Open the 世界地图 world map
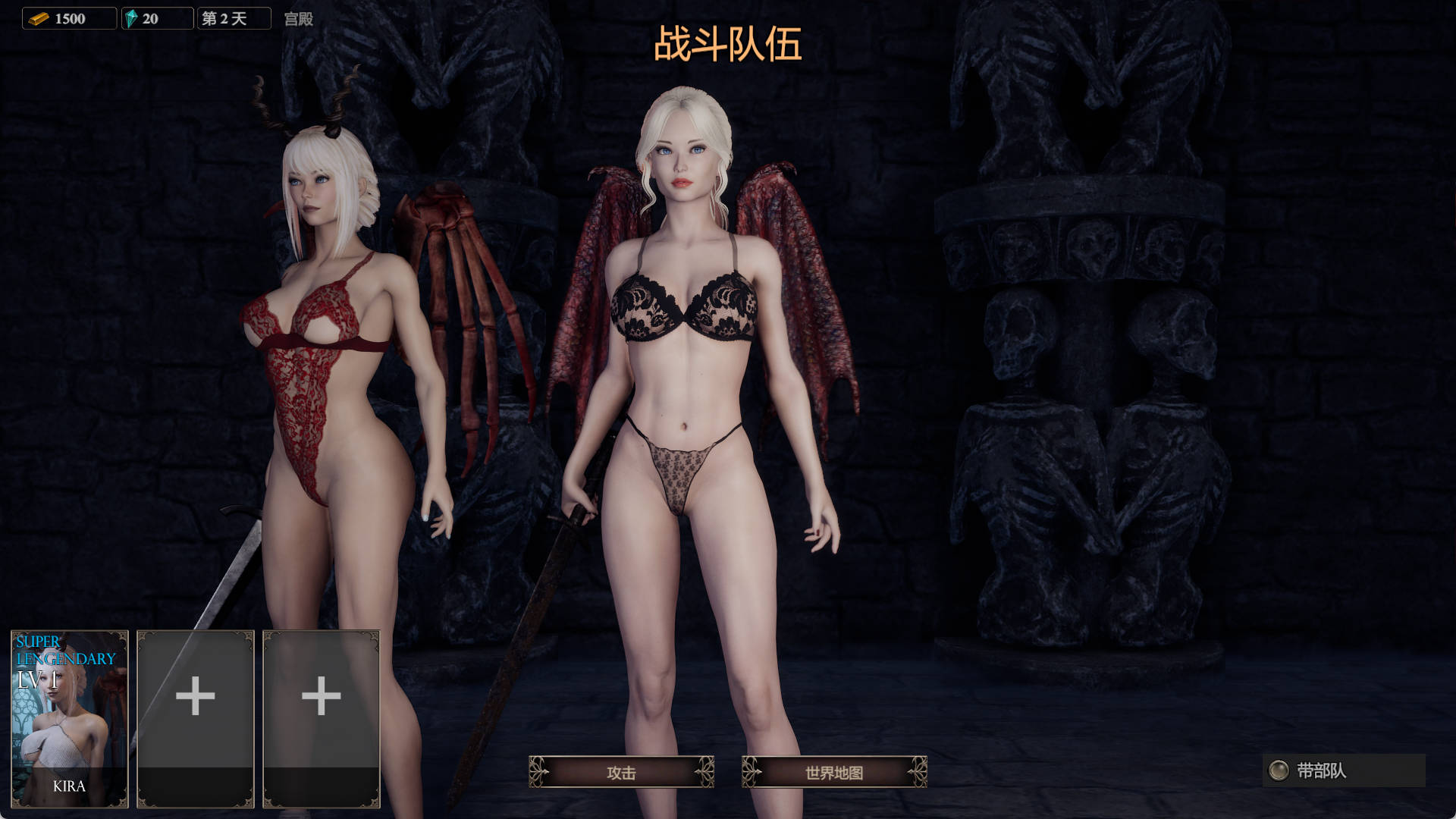 click(x=834, y=773)
